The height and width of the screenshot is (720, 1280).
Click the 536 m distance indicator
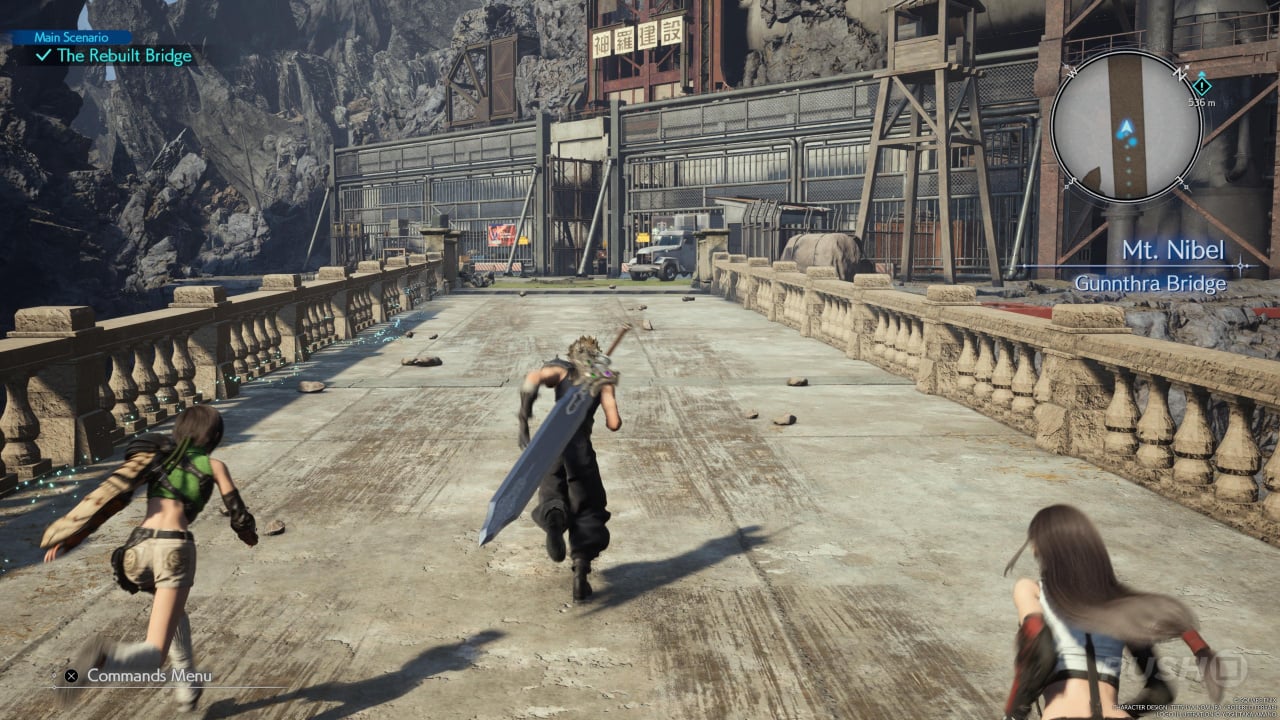pyautogui.click(x=1202, y=102)
